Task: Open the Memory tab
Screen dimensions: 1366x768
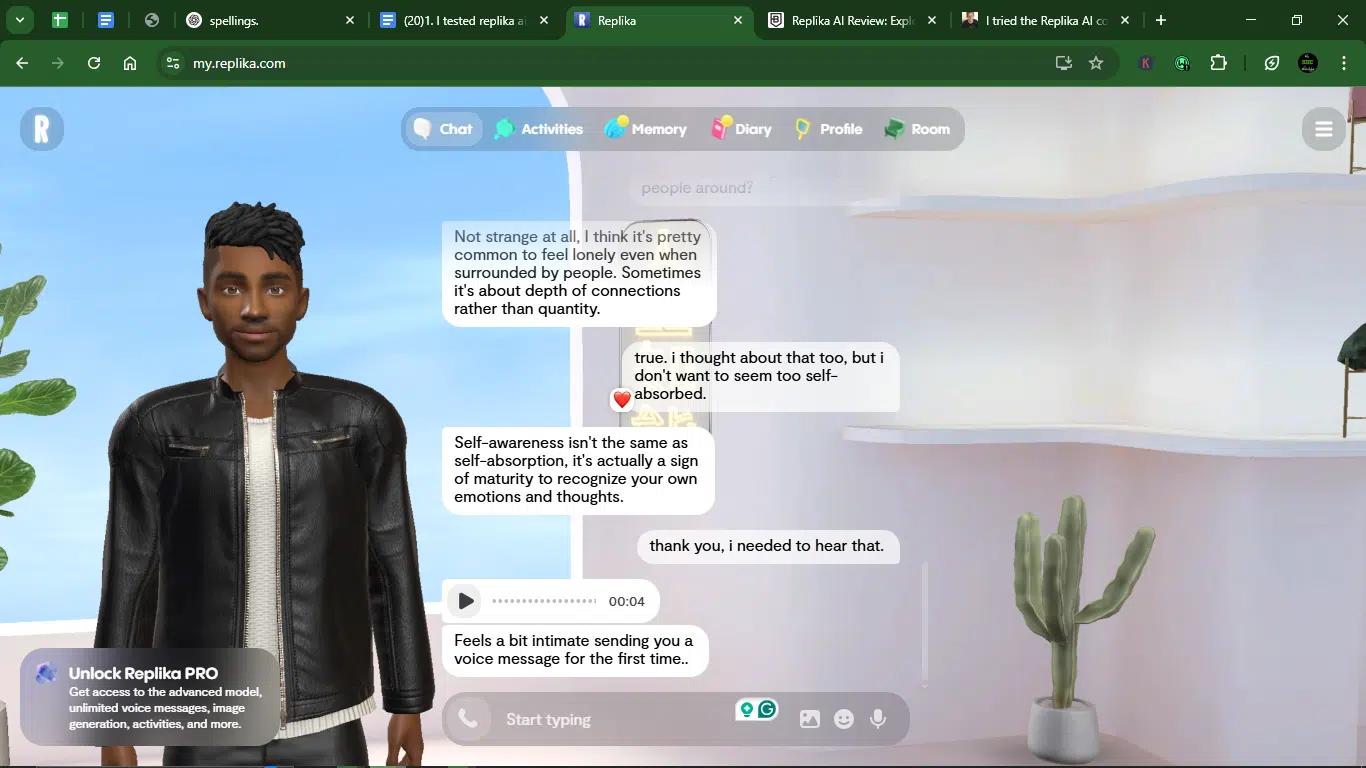Action: [x=646, y=129]
